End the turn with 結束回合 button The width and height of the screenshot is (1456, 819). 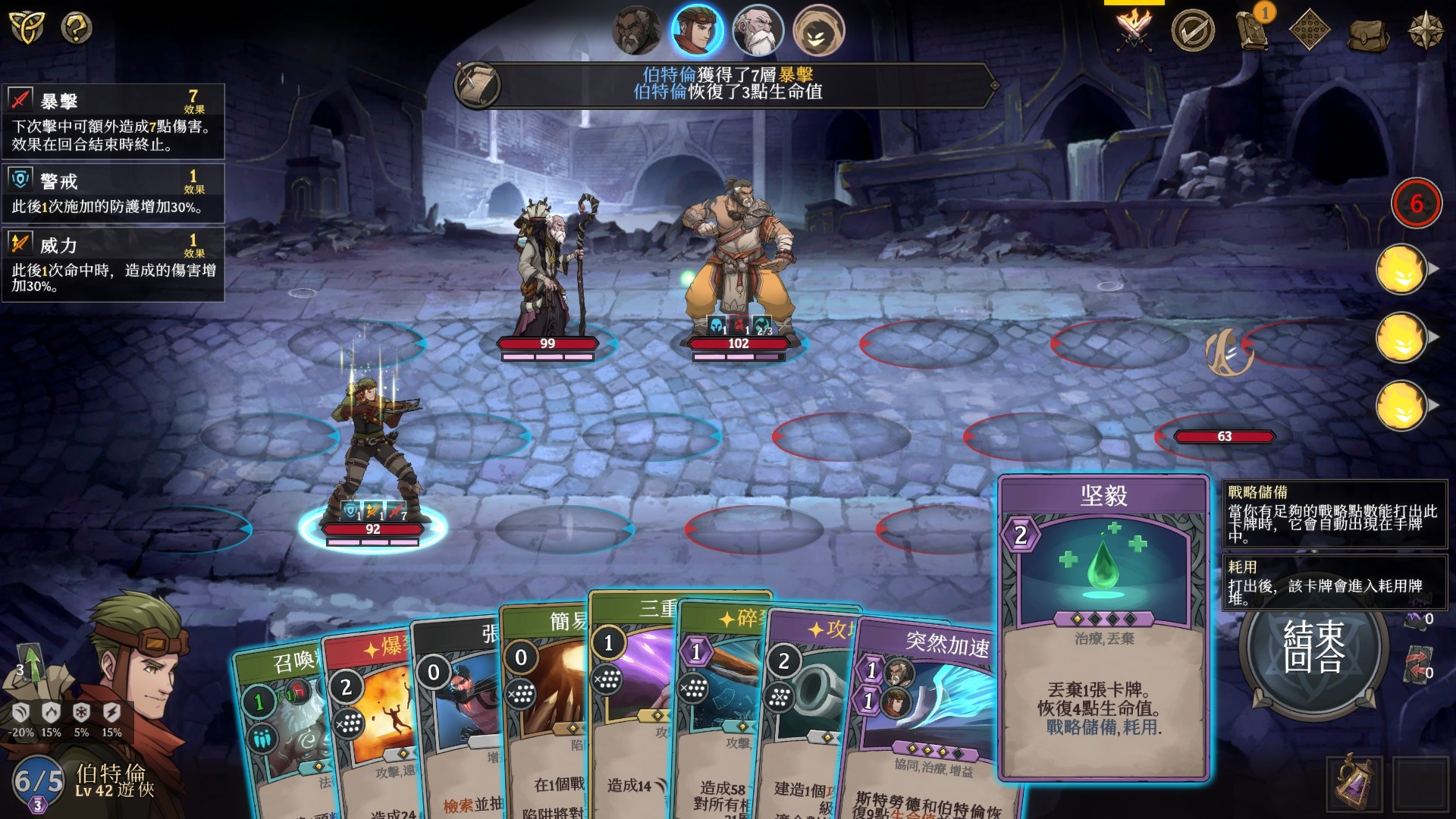pyautogui.click(x=1313, y=645)
